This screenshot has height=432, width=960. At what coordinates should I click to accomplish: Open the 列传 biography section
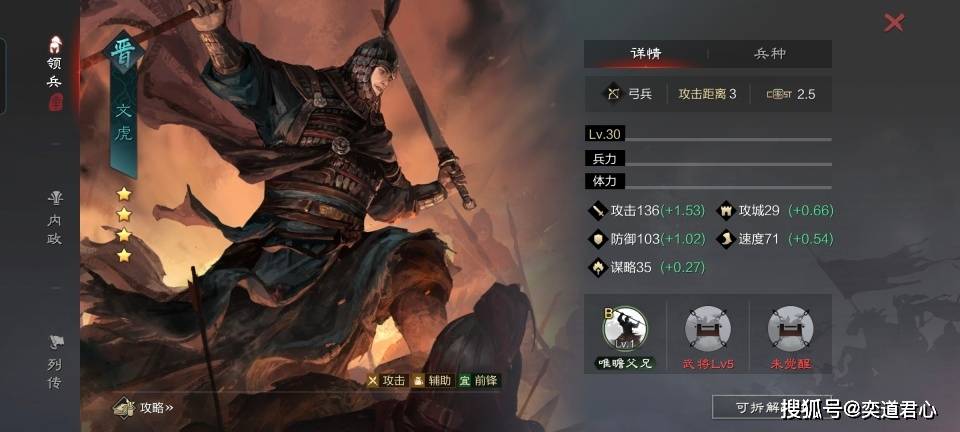pyautogui.click(x=55, y=361)
